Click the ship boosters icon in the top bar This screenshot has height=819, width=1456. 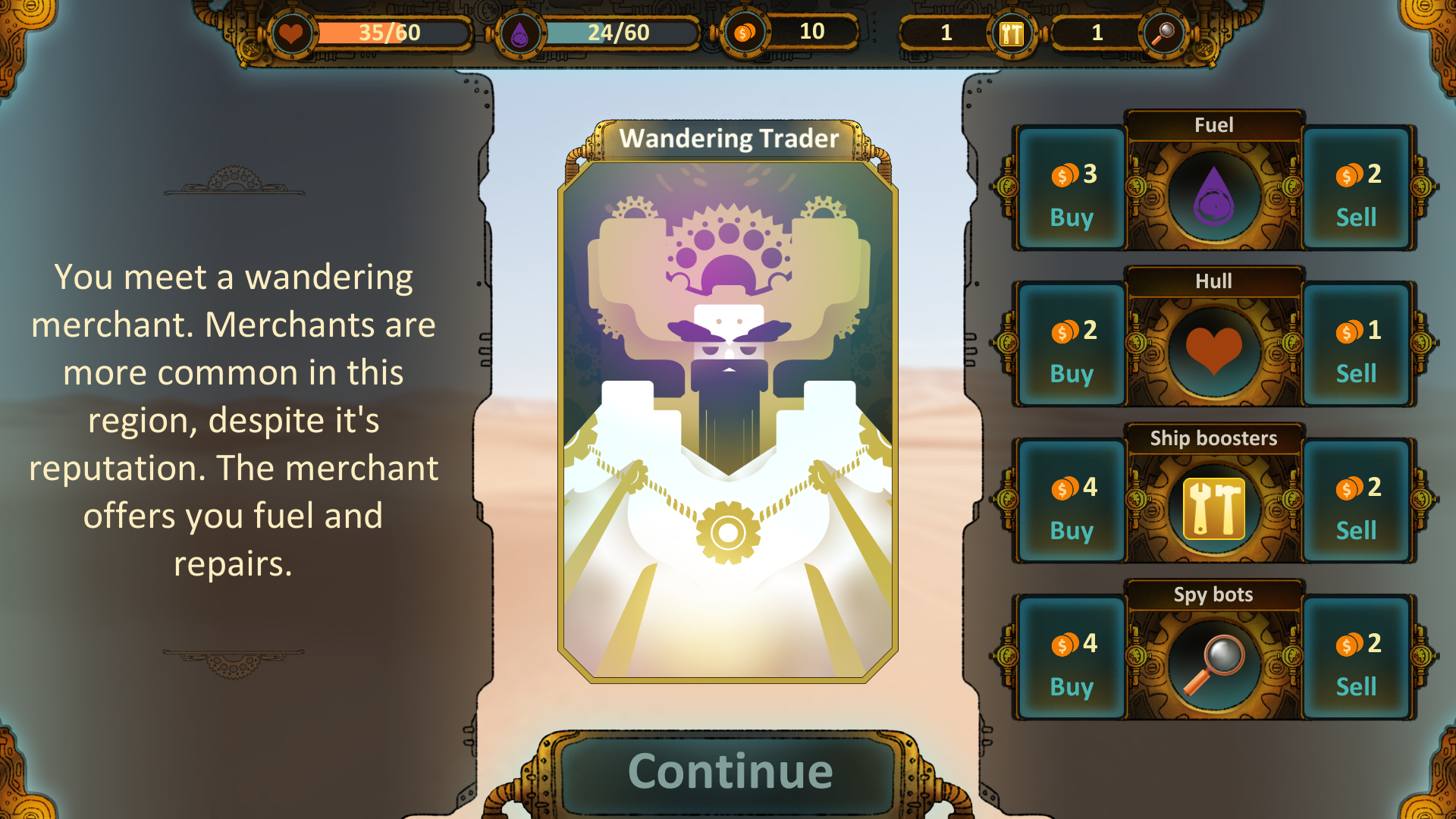(1011, 33)
